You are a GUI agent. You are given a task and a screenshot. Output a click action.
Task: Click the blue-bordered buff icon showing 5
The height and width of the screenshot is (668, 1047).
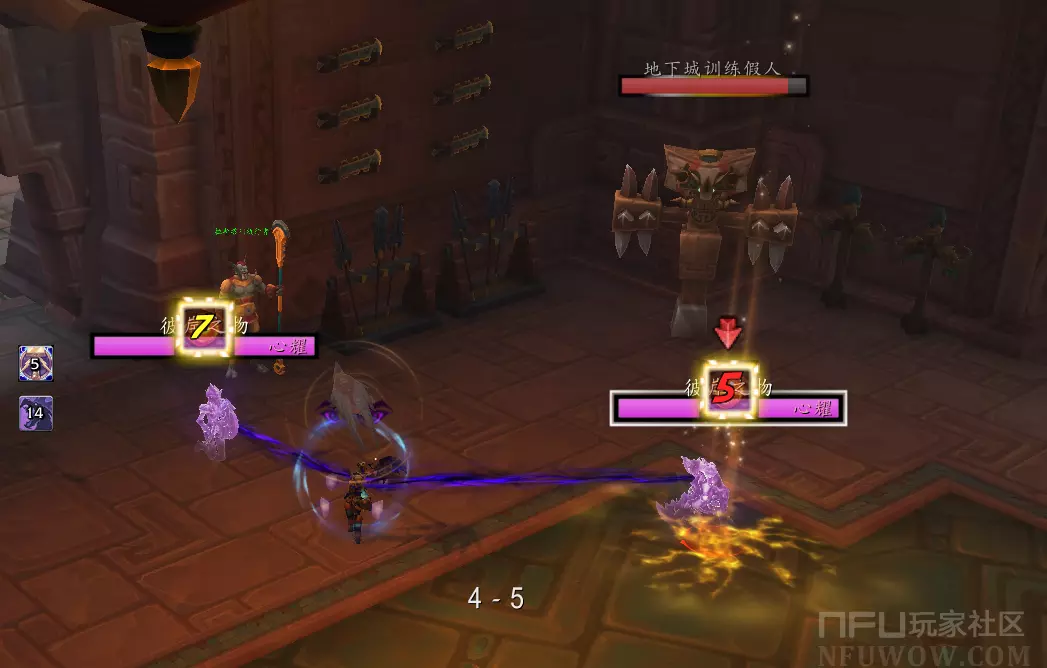[35, 364]
